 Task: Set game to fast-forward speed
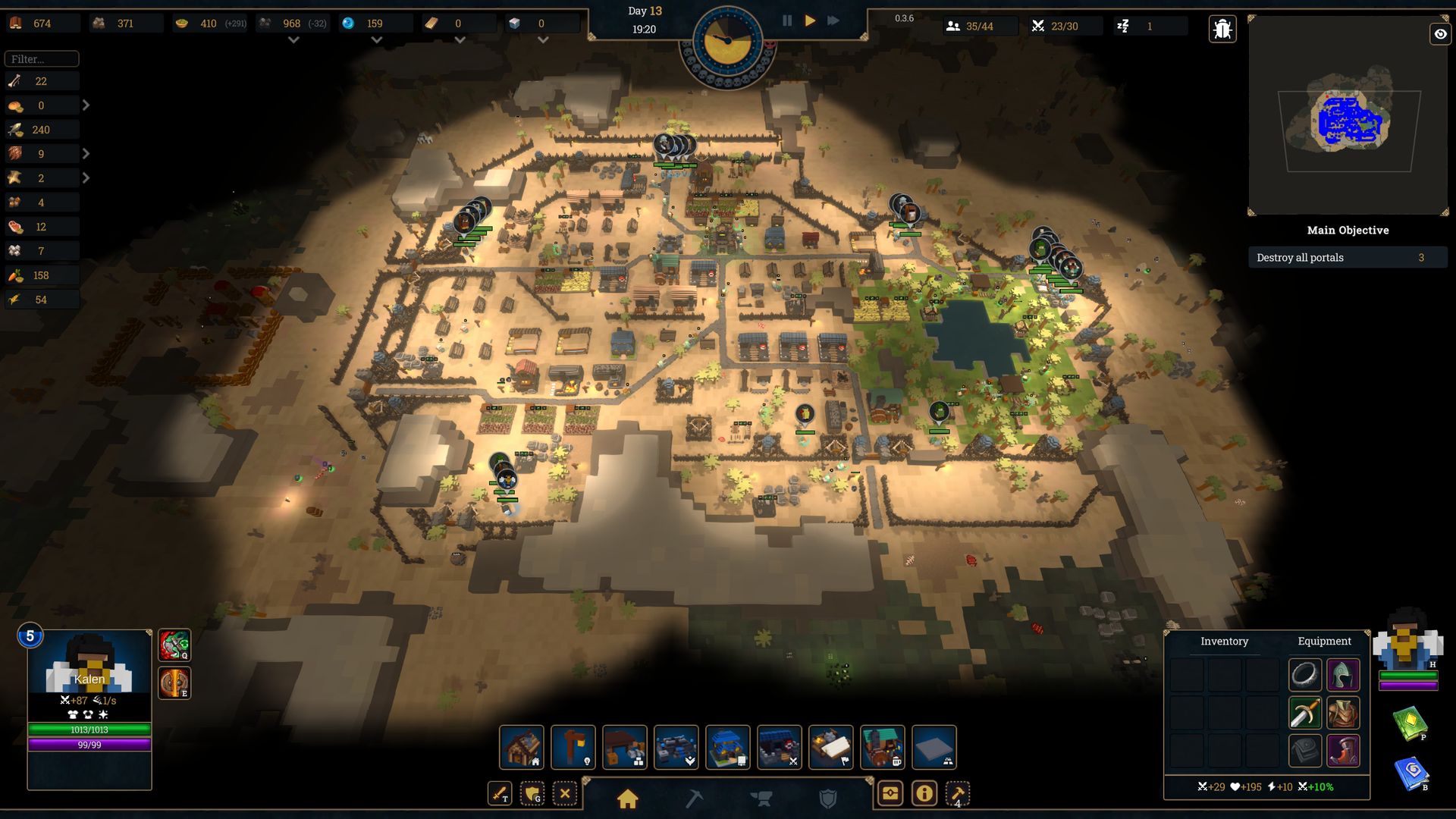(833, 21)
